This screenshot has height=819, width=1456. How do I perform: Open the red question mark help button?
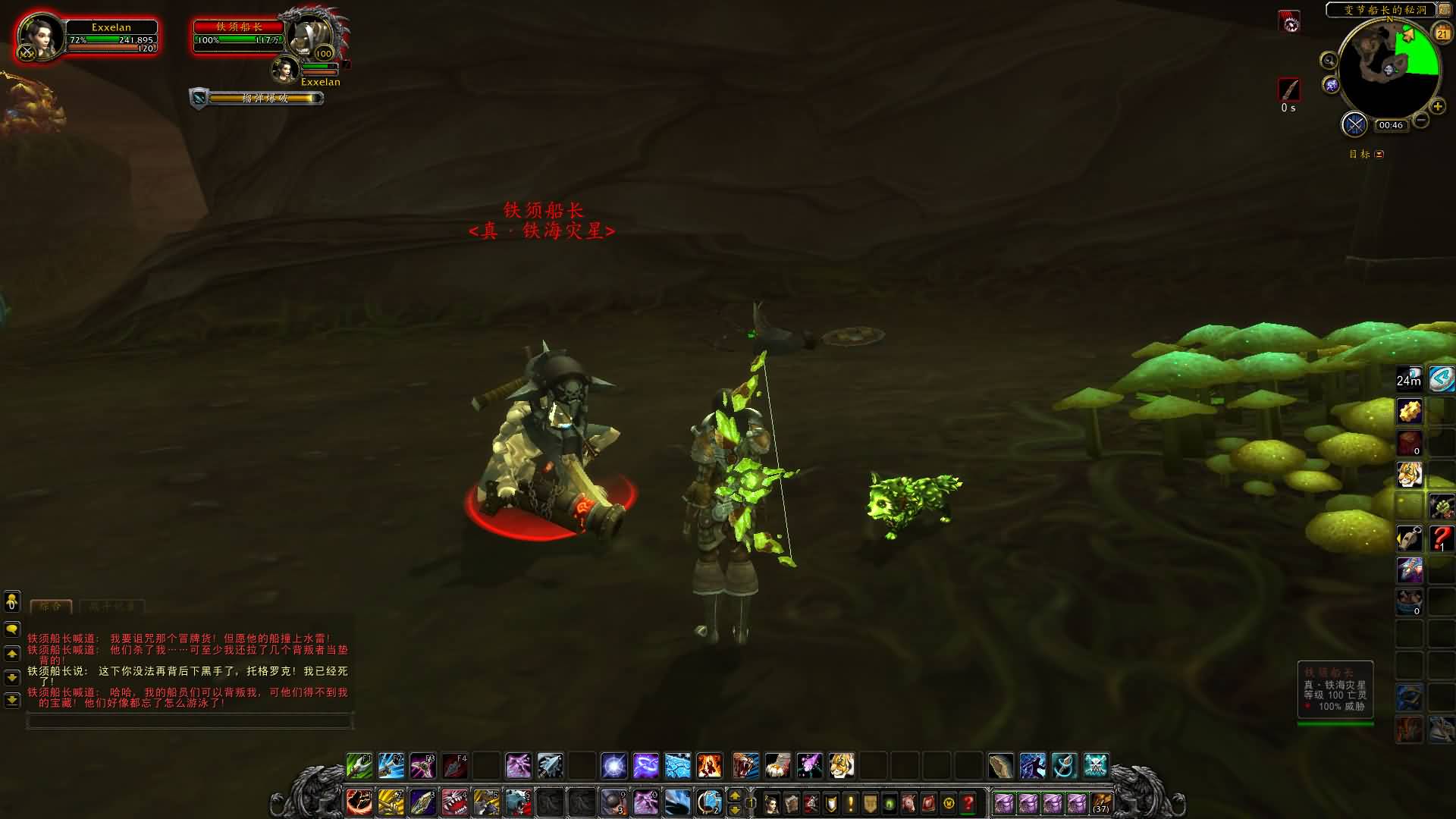click(968, 802)
